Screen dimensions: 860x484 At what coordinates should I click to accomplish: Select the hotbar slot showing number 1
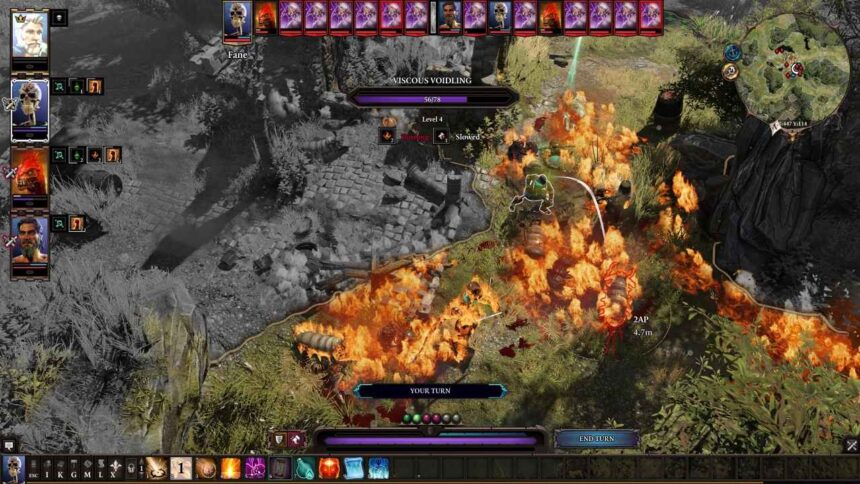(181, 468)
